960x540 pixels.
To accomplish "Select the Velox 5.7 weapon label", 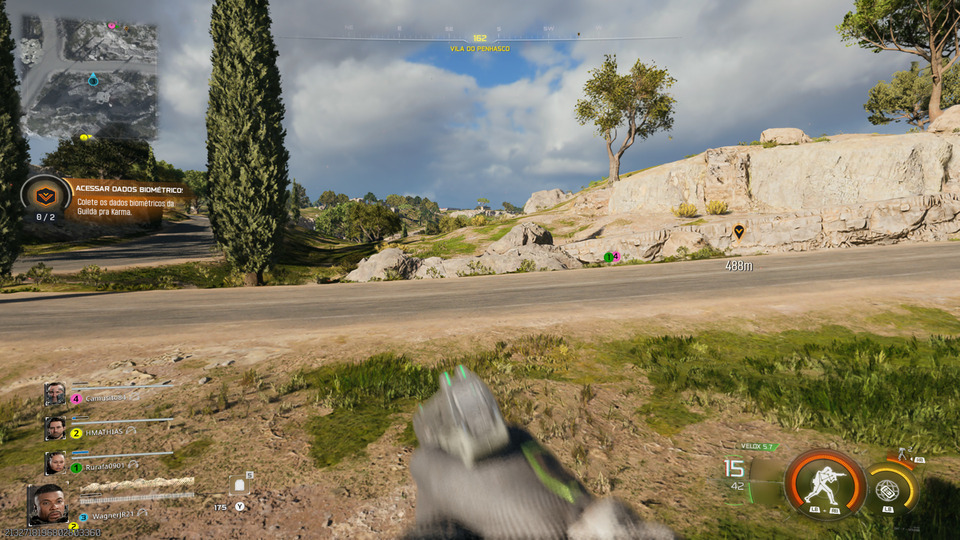I will pos(759,446).
